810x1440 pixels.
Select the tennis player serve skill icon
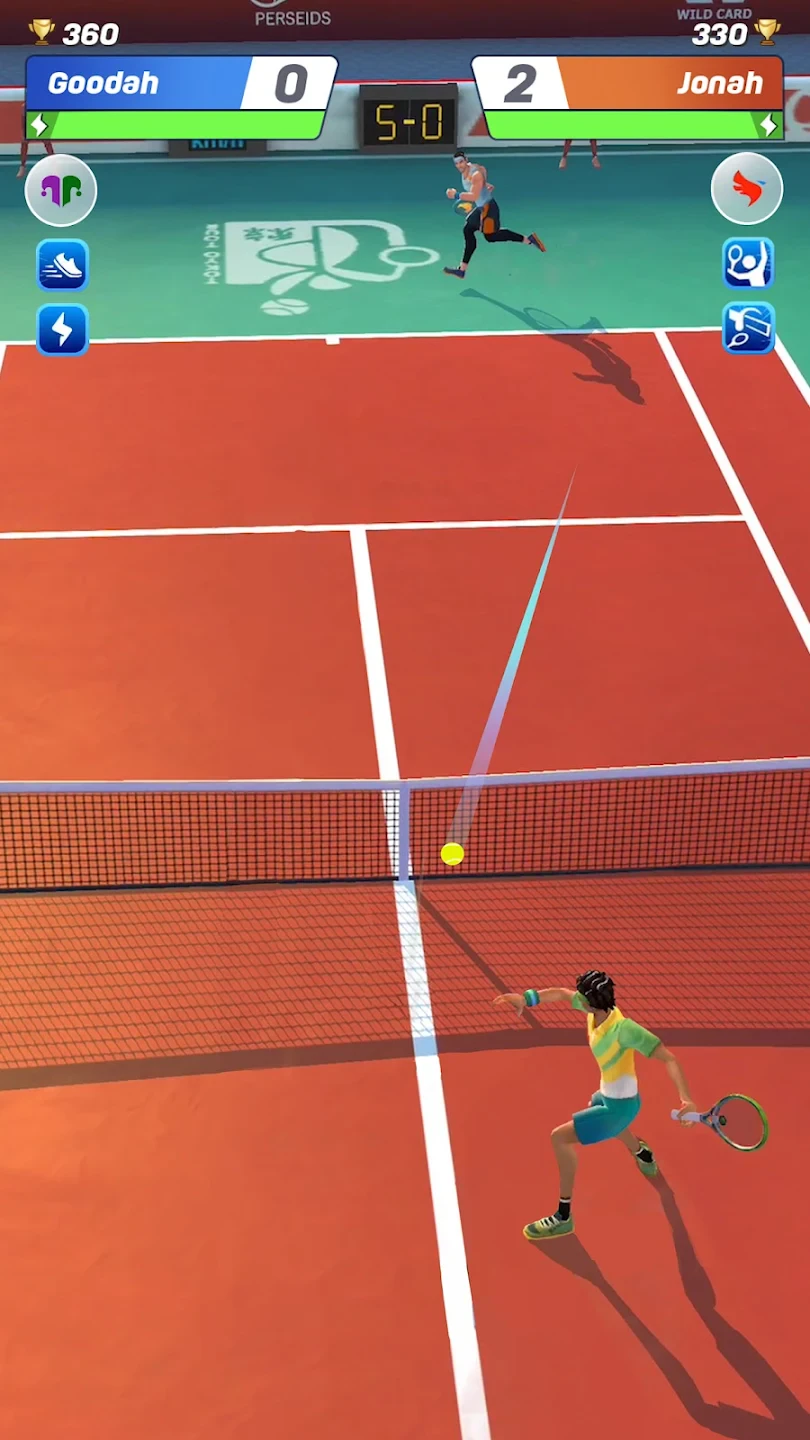[748, 263]
